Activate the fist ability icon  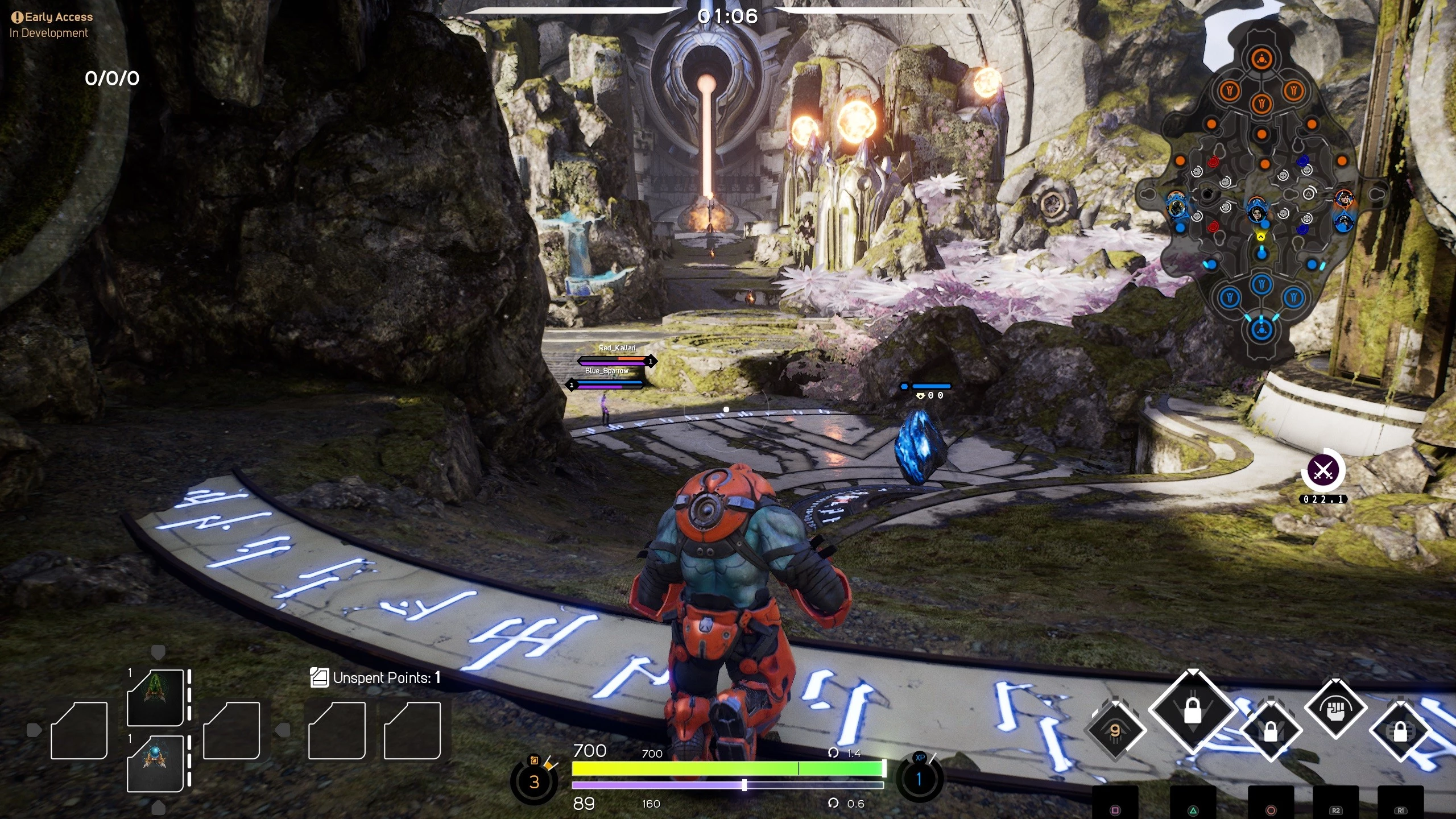1335,710
